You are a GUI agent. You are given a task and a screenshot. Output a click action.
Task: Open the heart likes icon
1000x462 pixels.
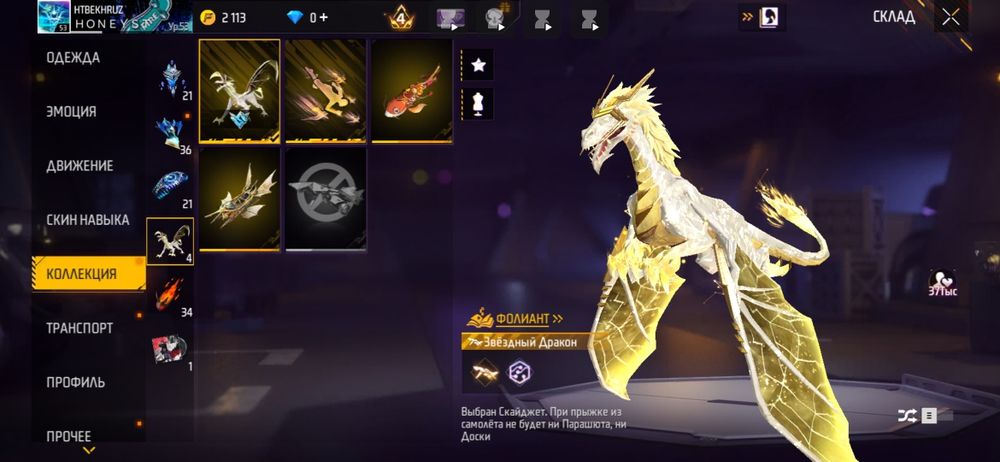tap(941, 284)
